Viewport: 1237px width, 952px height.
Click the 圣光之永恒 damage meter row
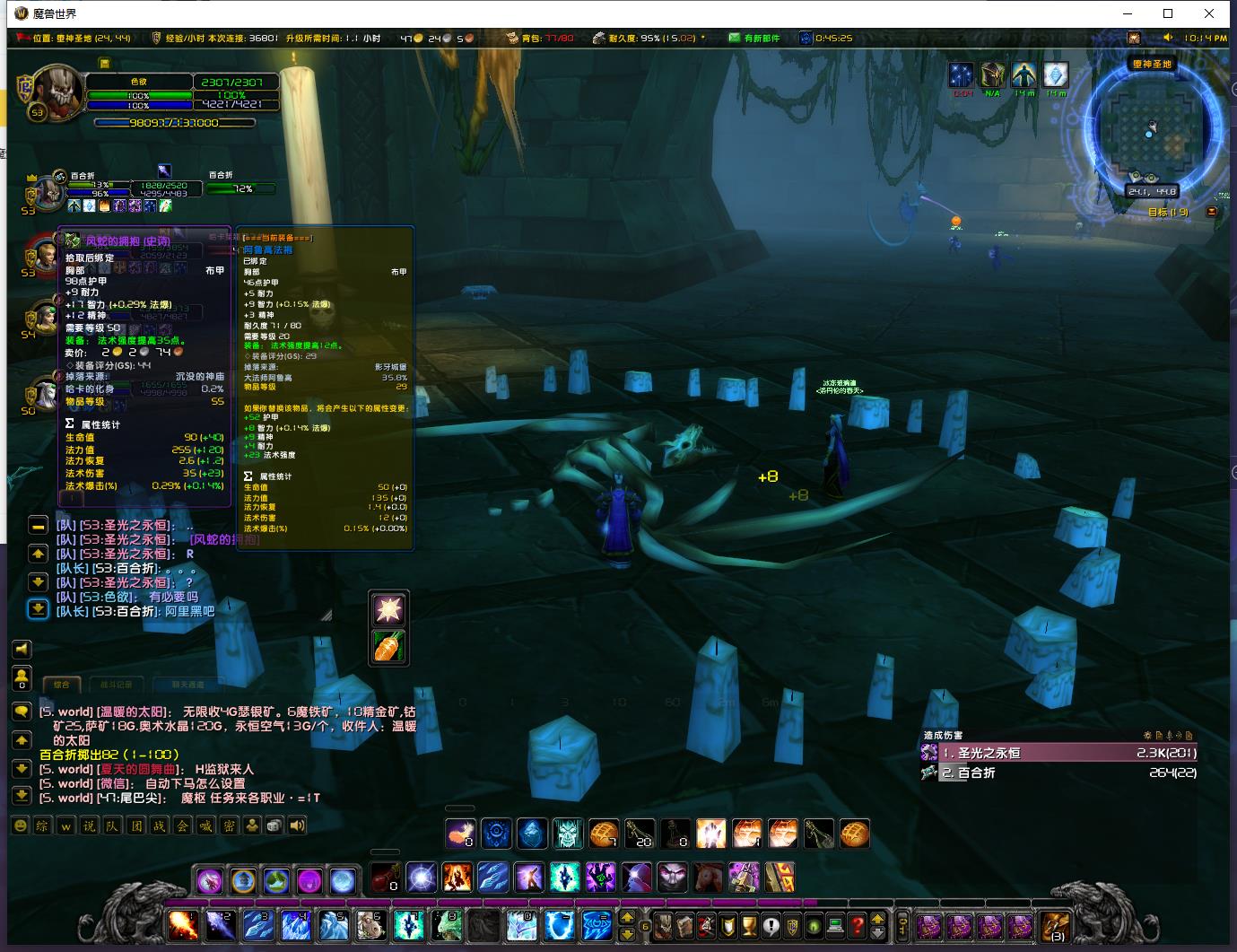click(1060, 753)
